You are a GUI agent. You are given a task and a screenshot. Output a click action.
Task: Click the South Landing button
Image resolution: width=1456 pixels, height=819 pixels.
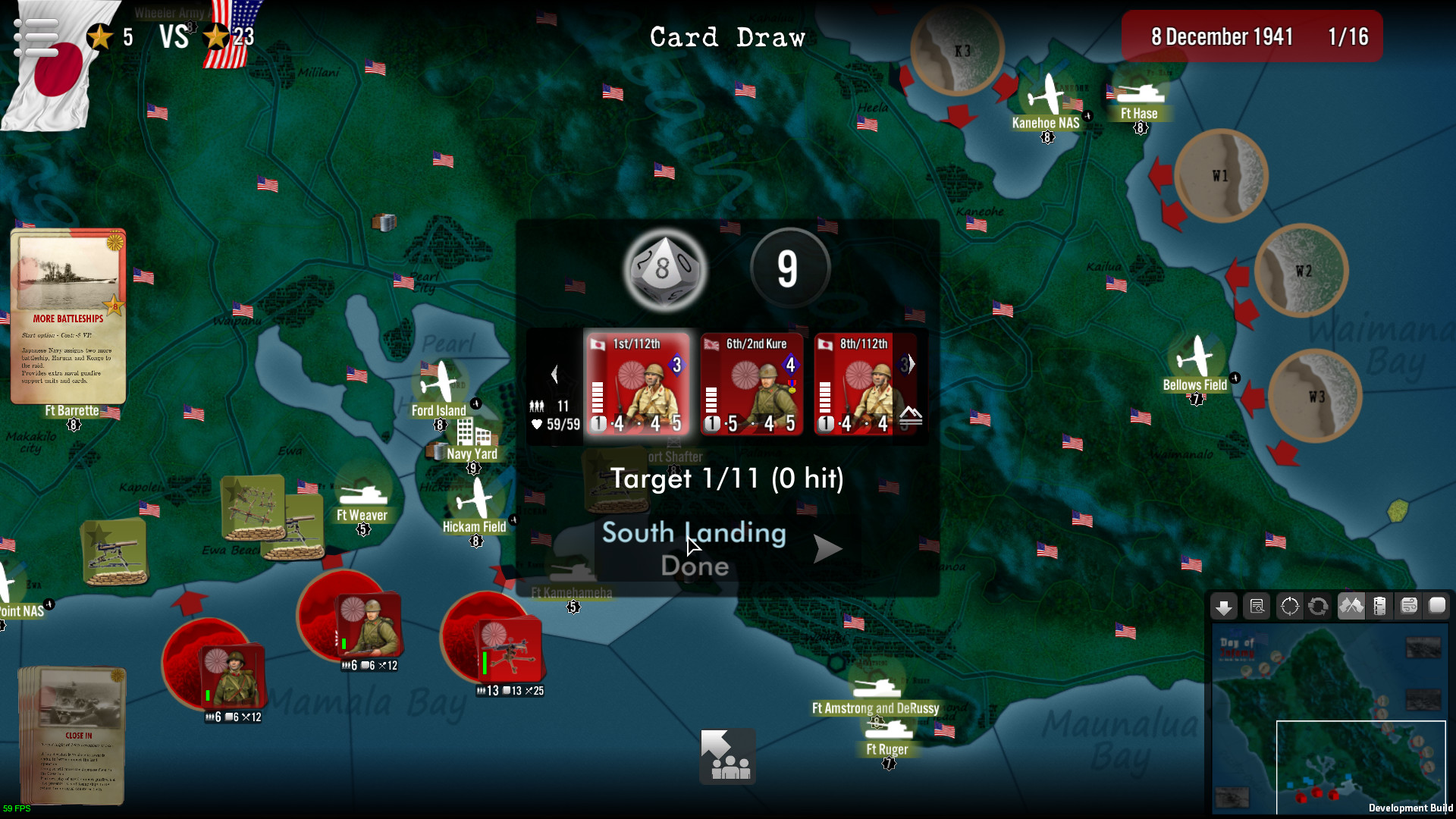tap(694, 533)
